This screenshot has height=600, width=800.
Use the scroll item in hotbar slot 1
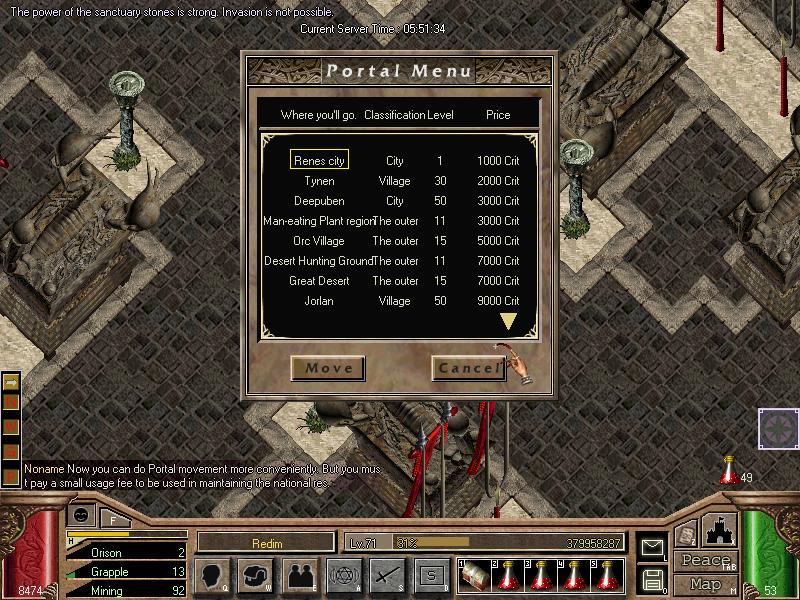pyautogui.click(x=472, y=575)
